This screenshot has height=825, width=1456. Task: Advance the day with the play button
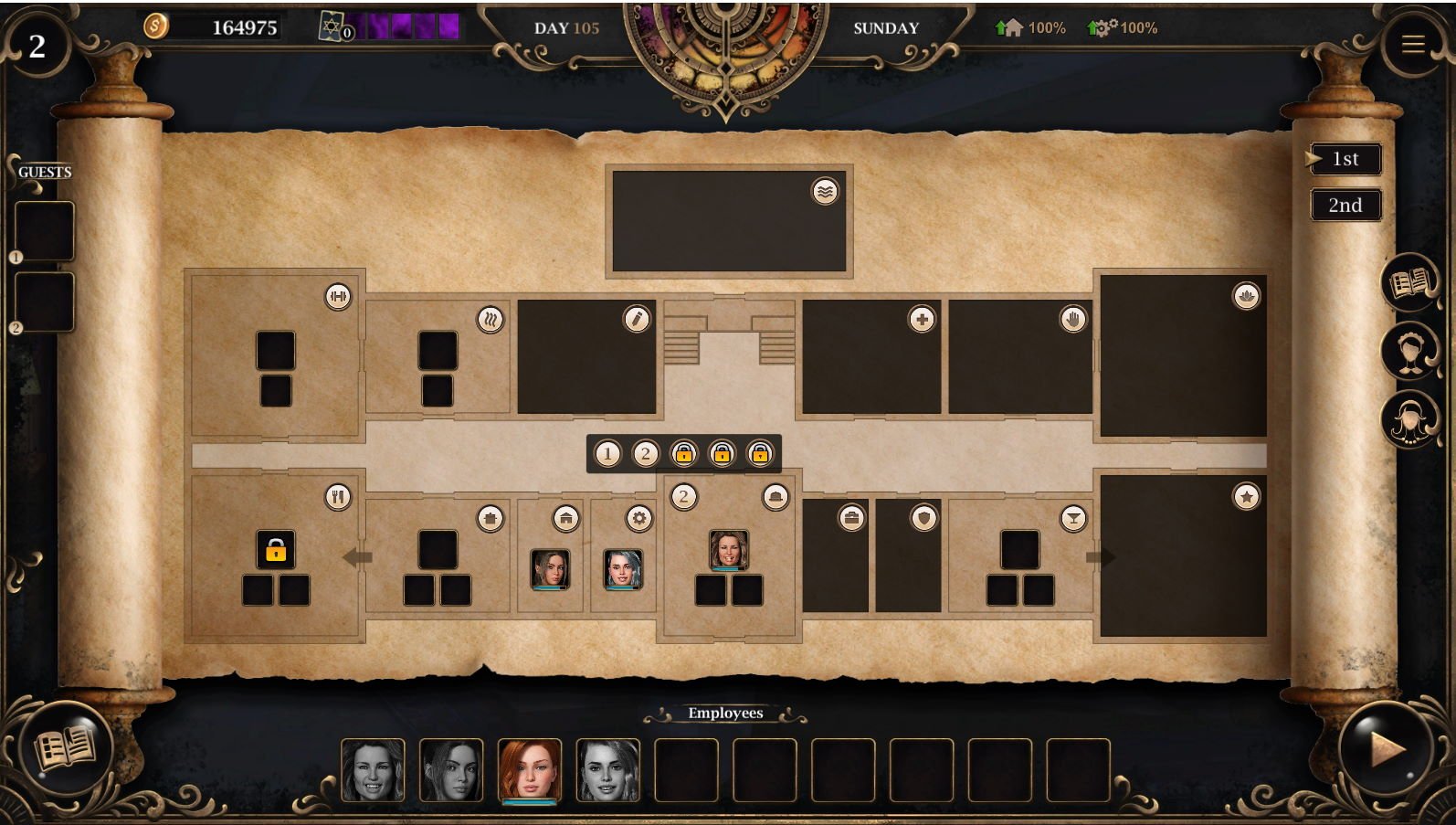coord(1386,749)
